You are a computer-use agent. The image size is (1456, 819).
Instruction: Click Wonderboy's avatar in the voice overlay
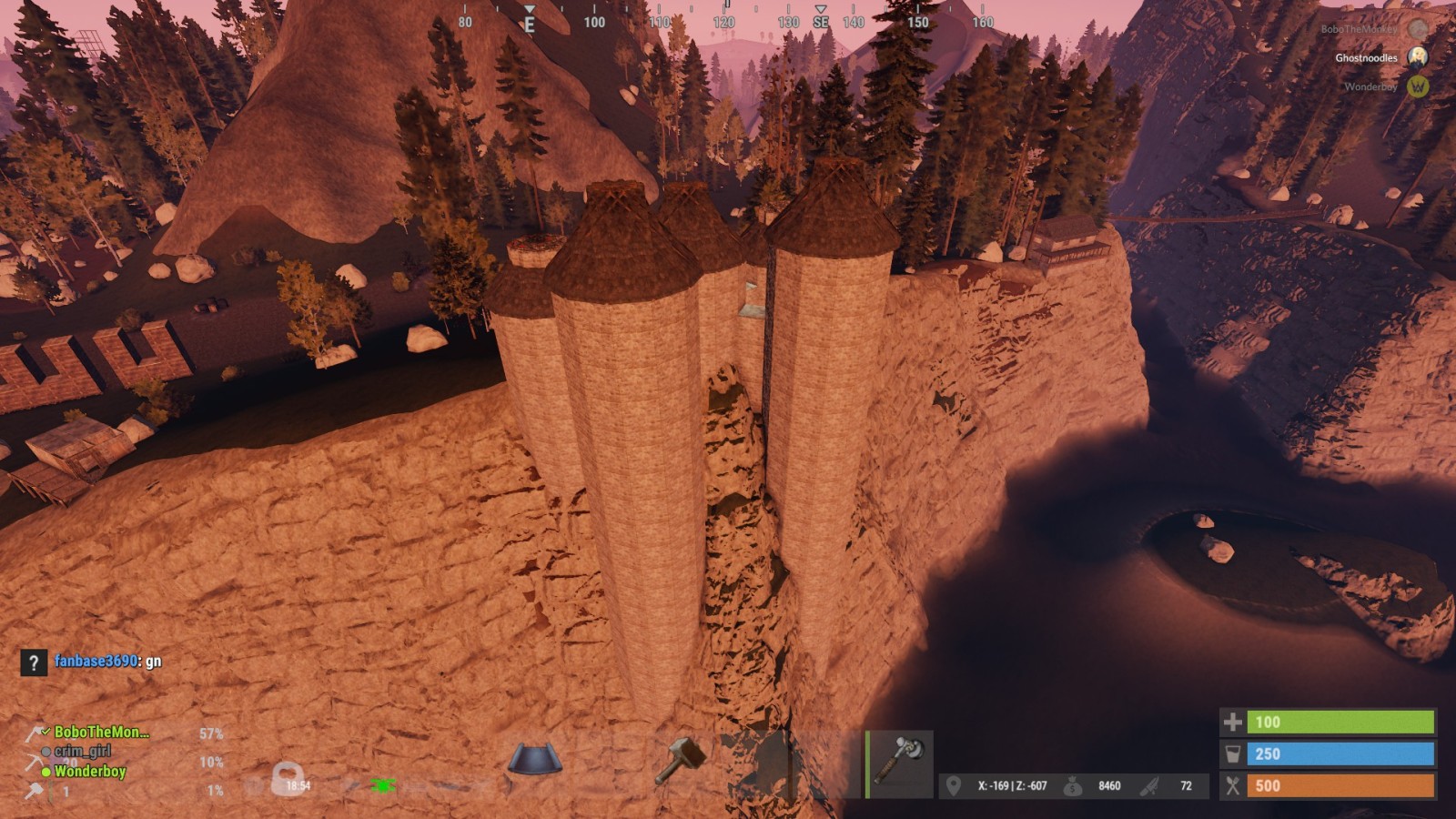(1417, 86)
